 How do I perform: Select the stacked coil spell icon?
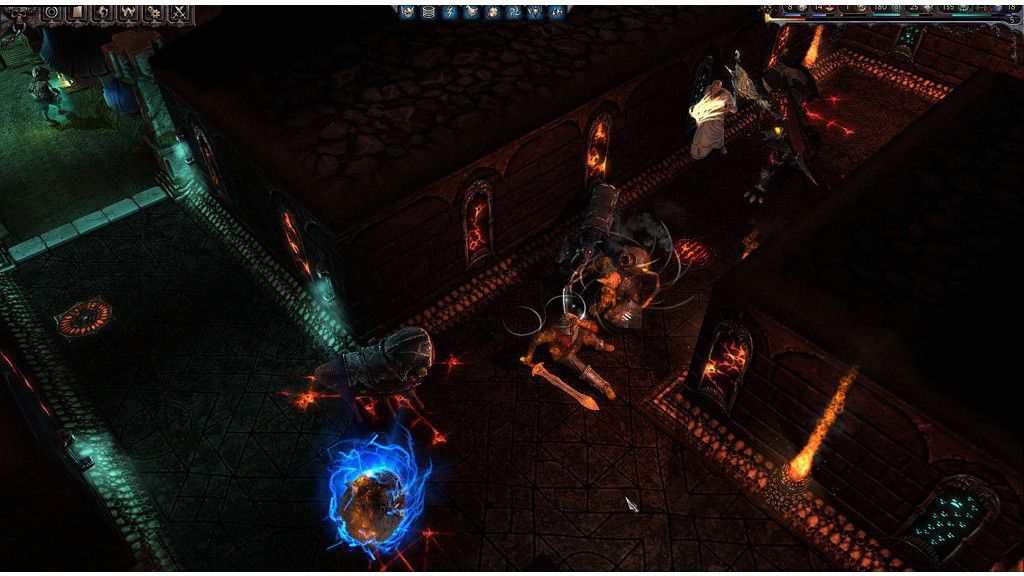[429, 11]
